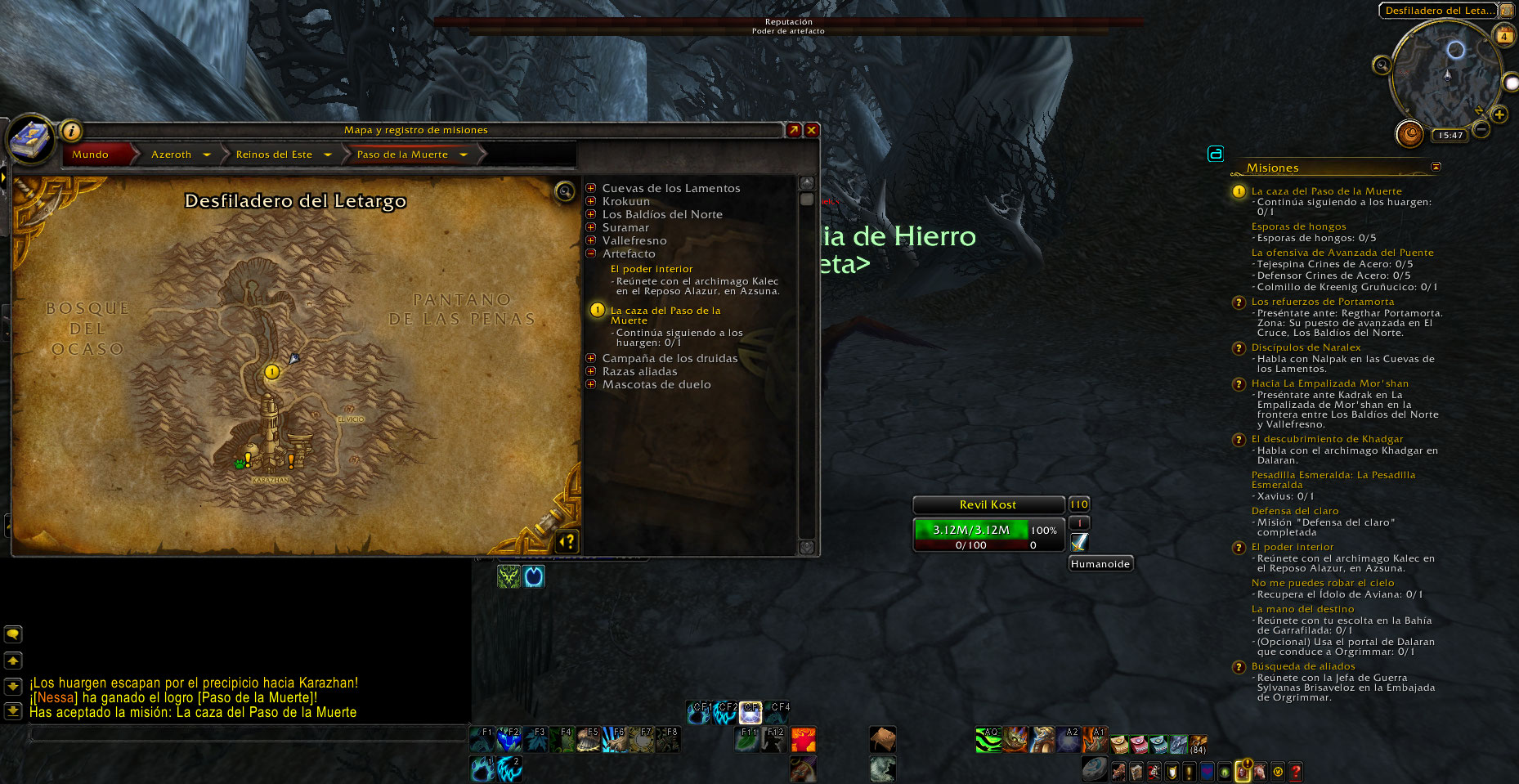The image size is (1519, 784).
Task: Zoom out the minimap with the minus button
Action: [x=1481, y=129]
